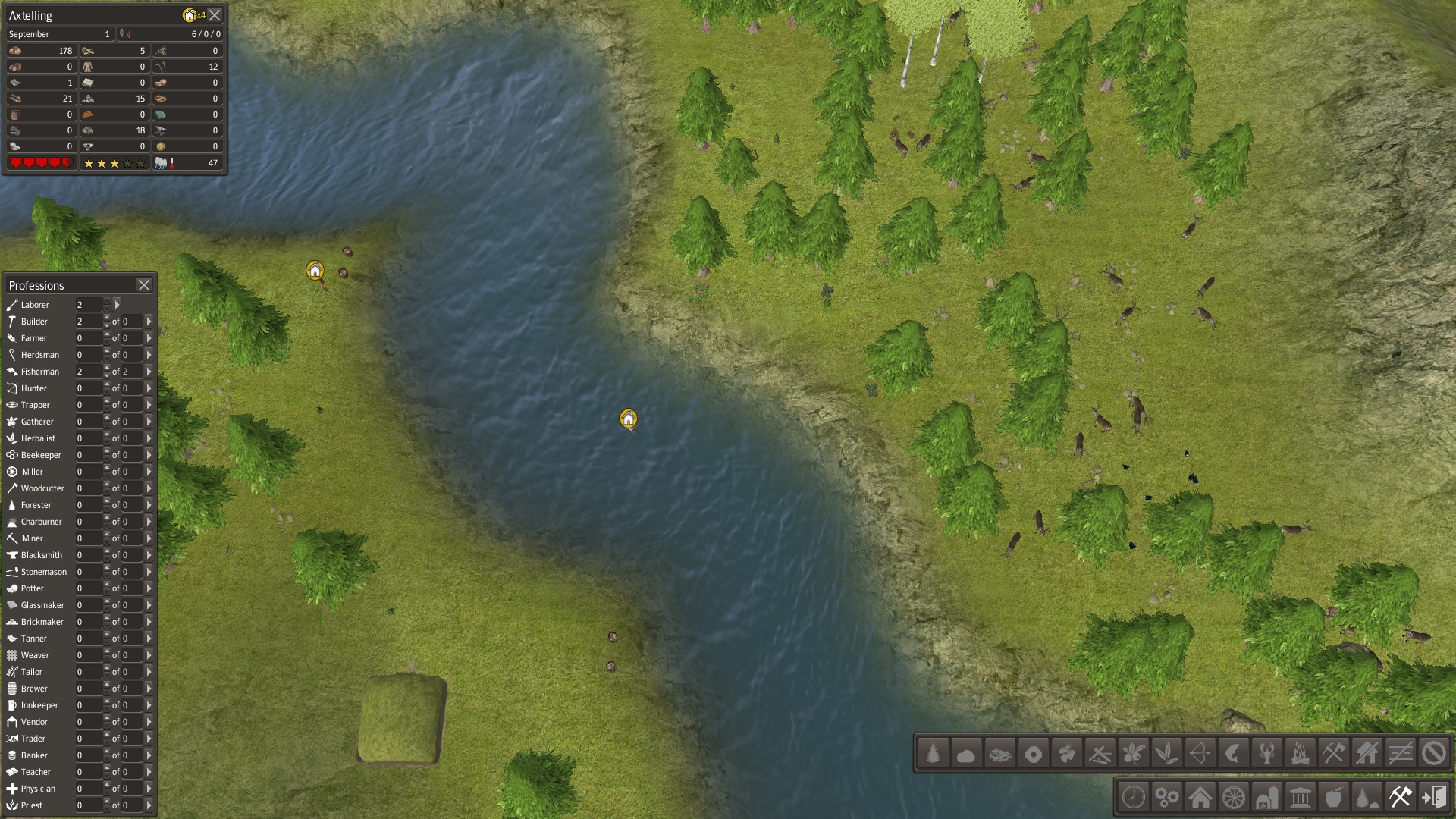This screenshot has width=1456, height=819.
Task: Activate the fishing tool icon
Action: [x=1233, y=754]
